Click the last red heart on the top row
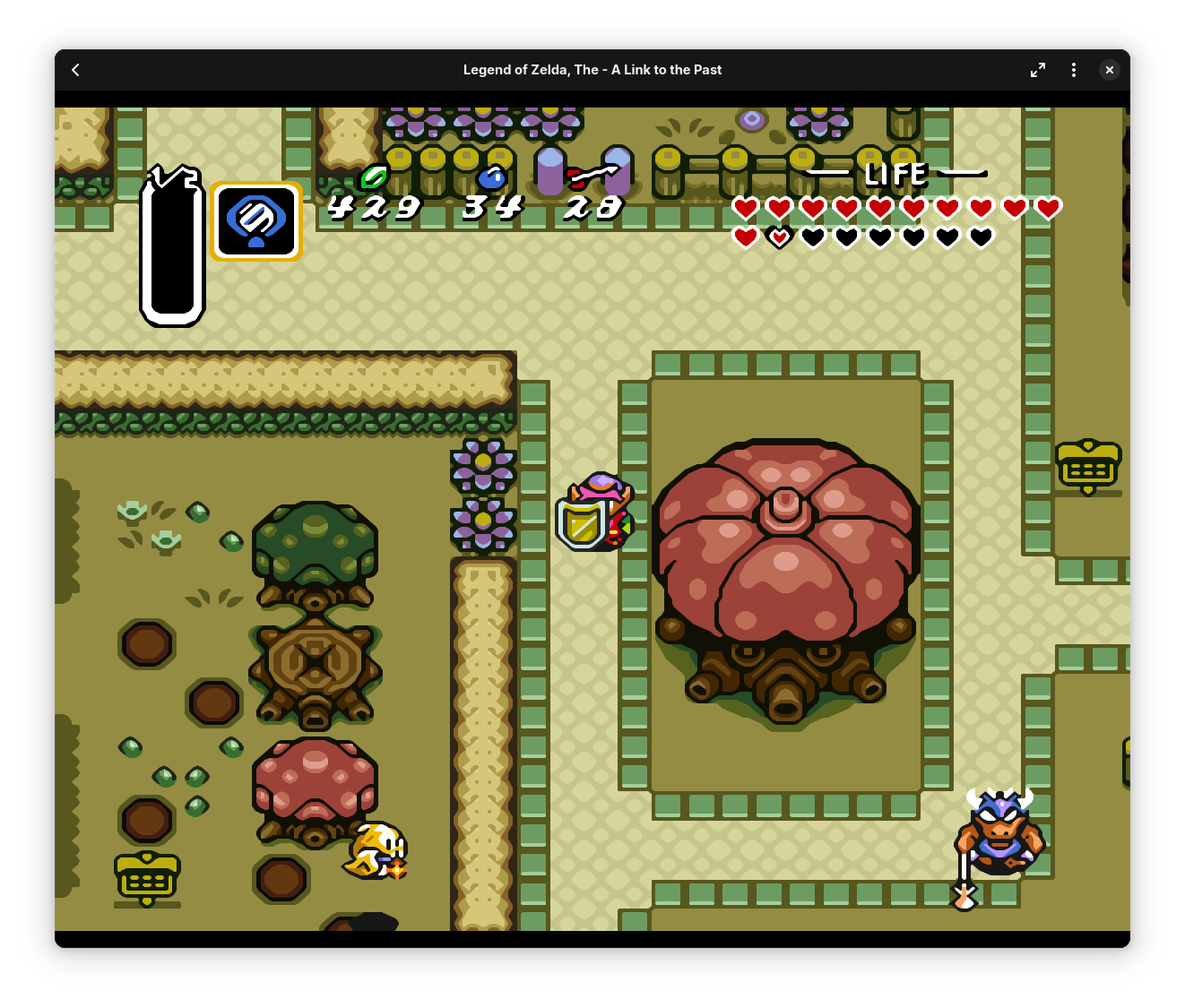Viewport: 1185px width, 1008px height. [x=1048, y=207]
